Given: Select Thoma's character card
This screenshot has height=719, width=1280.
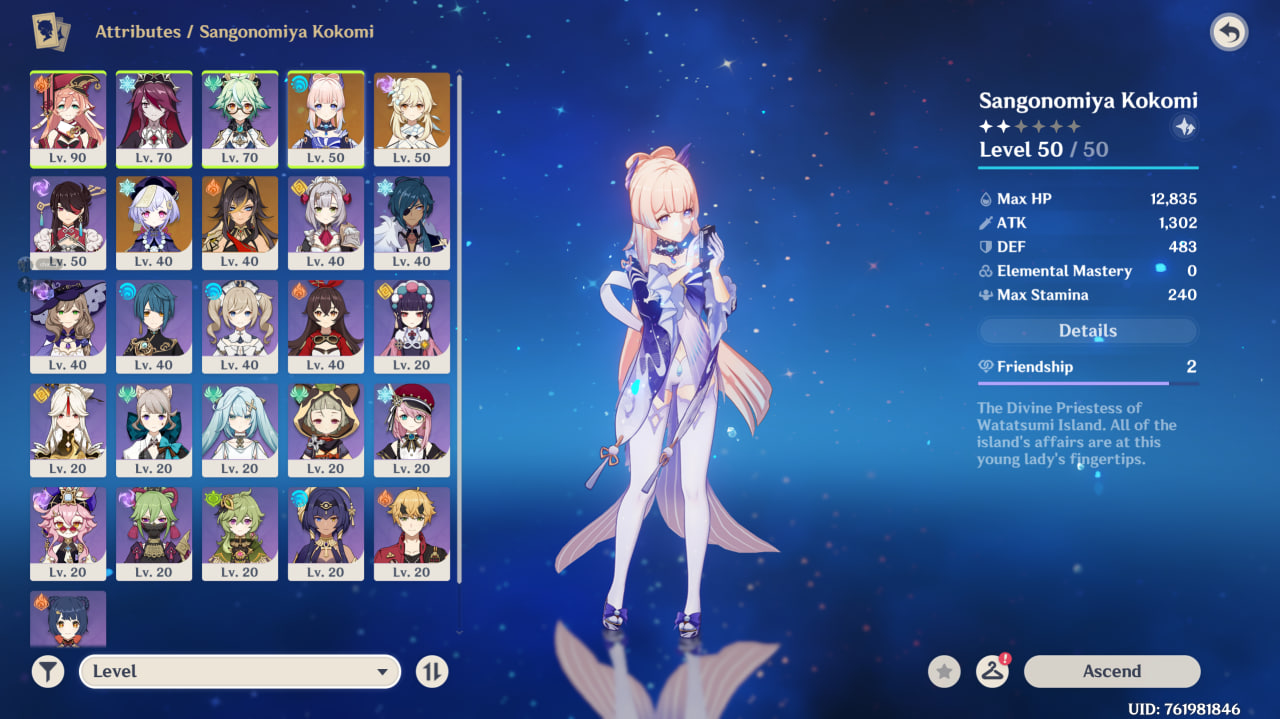Looking at the screenshot, I should click(412, 534).
